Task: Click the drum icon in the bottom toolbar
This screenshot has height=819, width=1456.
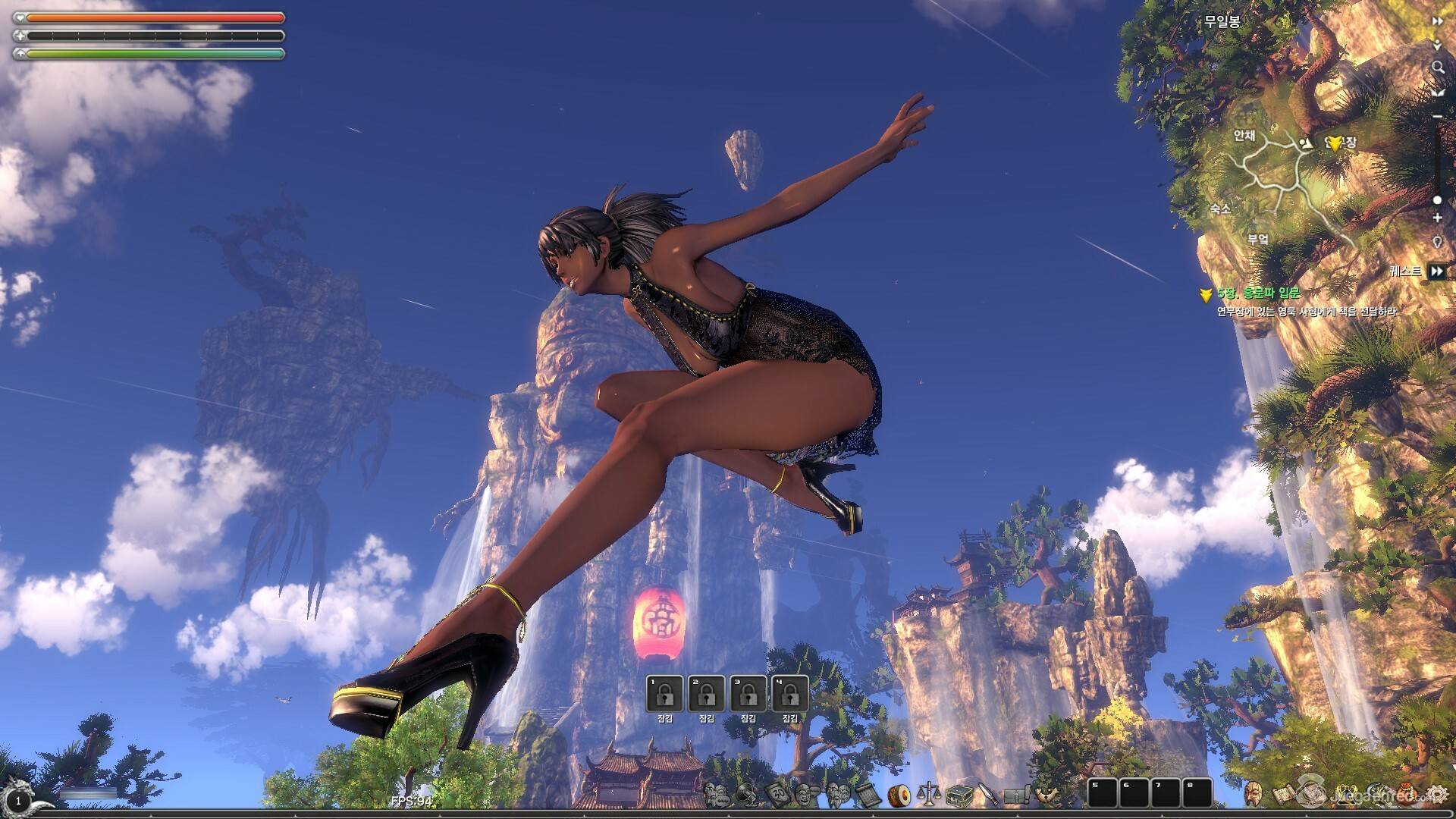Action: [x=899, y=794]
